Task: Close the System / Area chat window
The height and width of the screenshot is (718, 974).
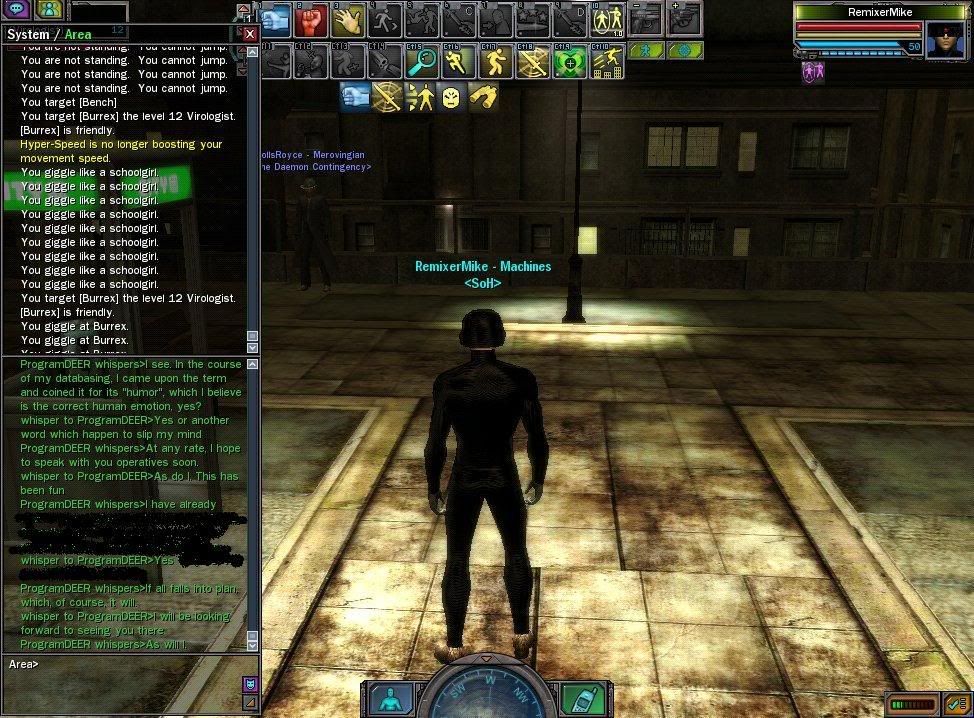Action: pyautogui.click(x=250, y=34)
